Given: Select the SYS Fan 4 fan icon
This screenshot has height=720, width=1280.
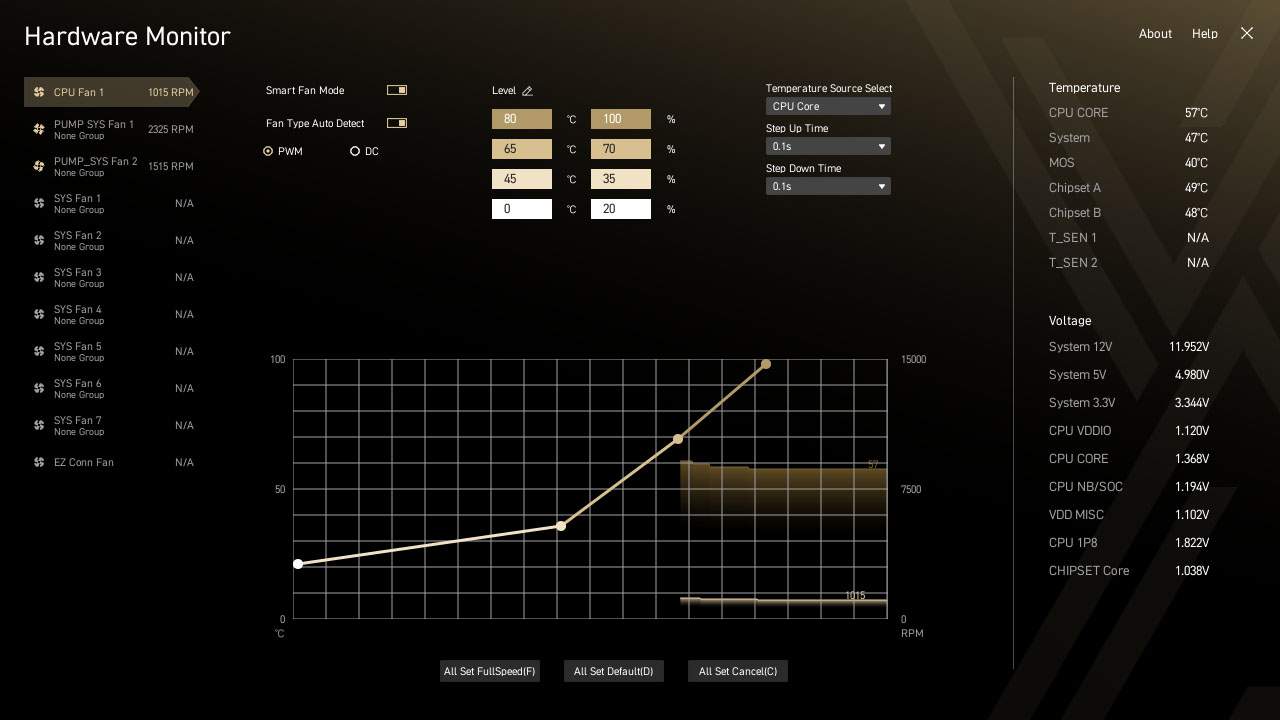Looking at the screenshot, I should coord(39,314).
